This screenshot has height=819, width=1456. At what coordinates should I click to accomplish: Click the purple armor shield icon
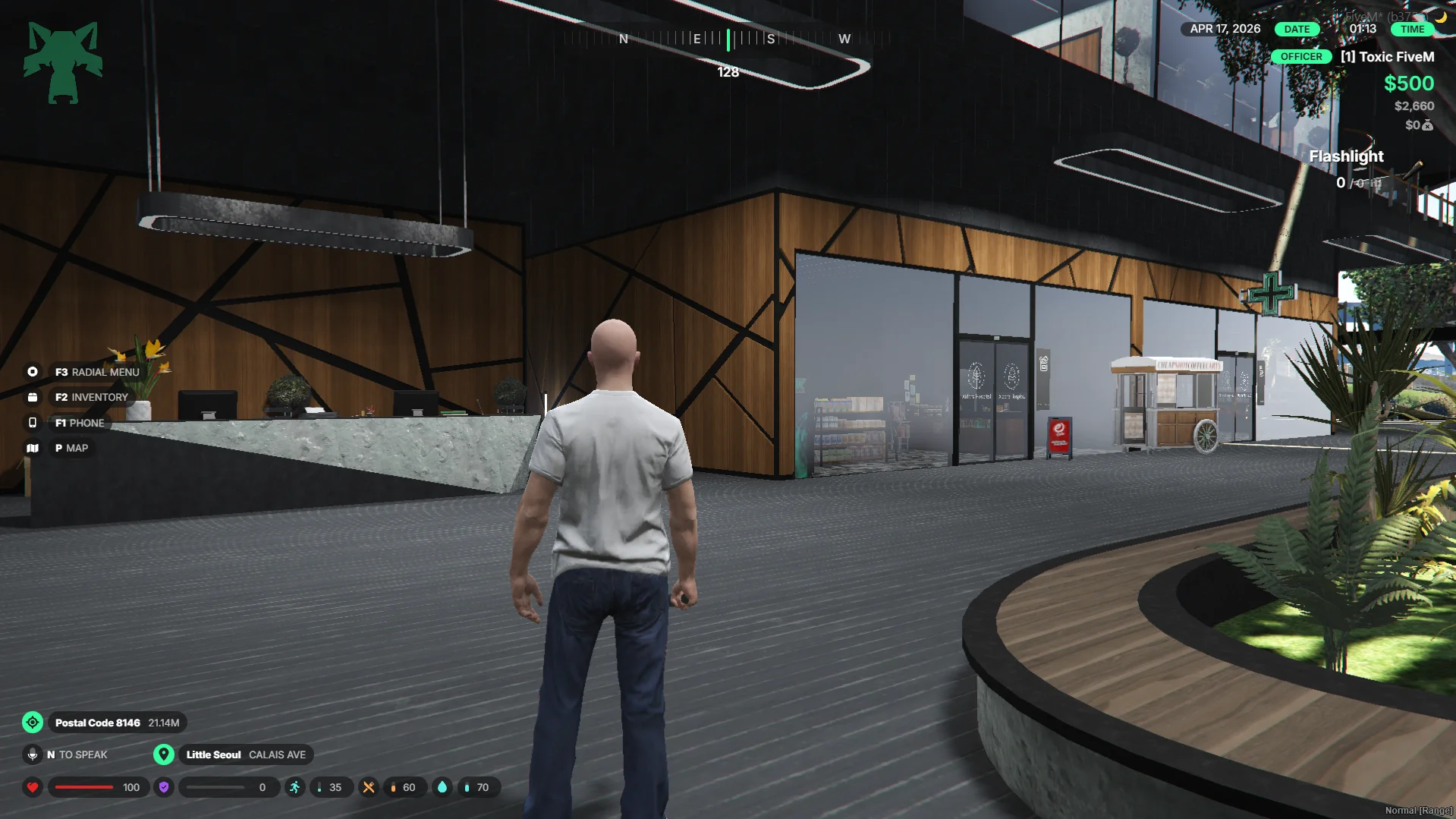(164, 787)
